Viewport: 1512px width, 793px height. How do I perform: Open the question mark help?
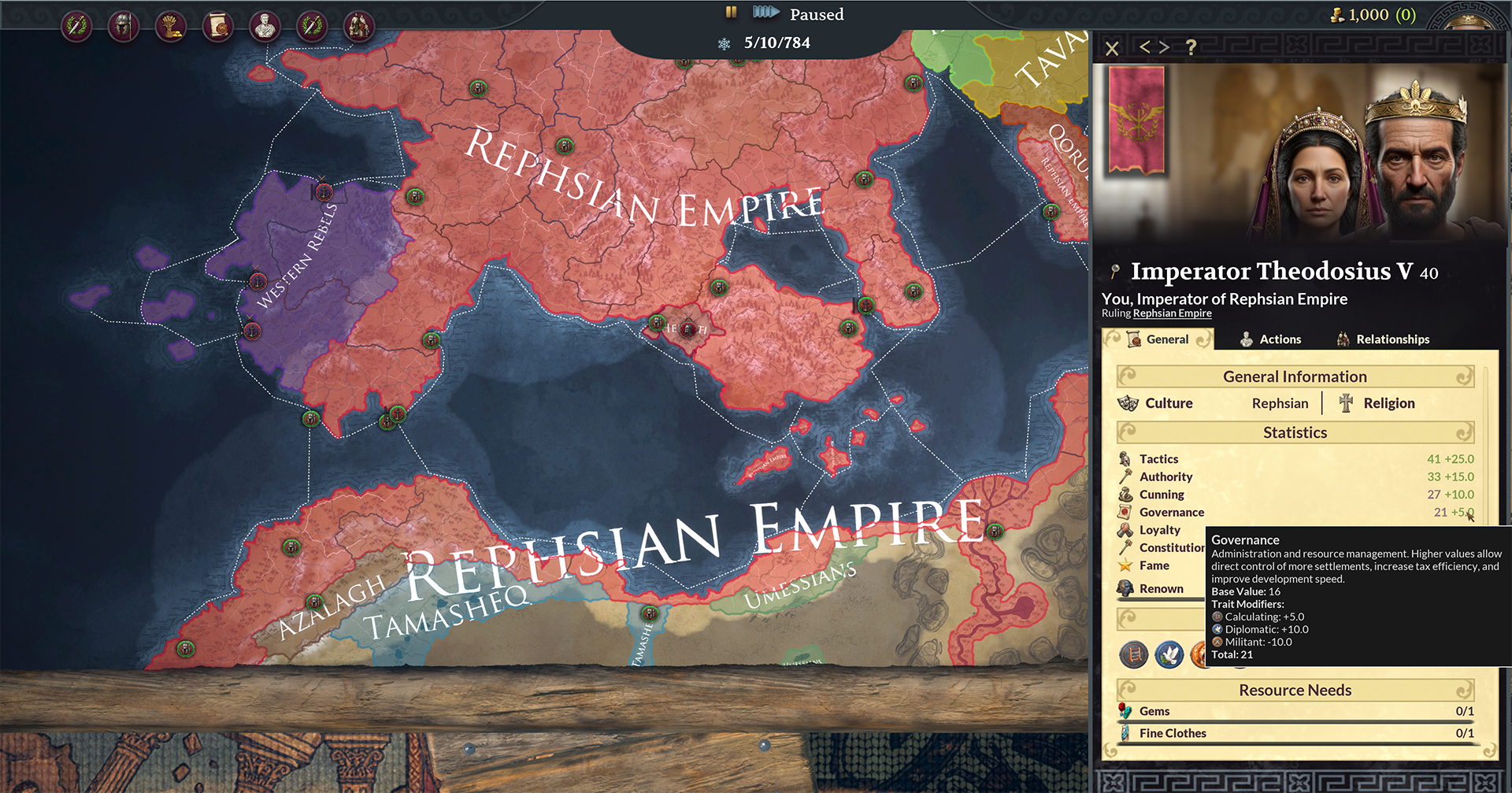click(1191, 48)
